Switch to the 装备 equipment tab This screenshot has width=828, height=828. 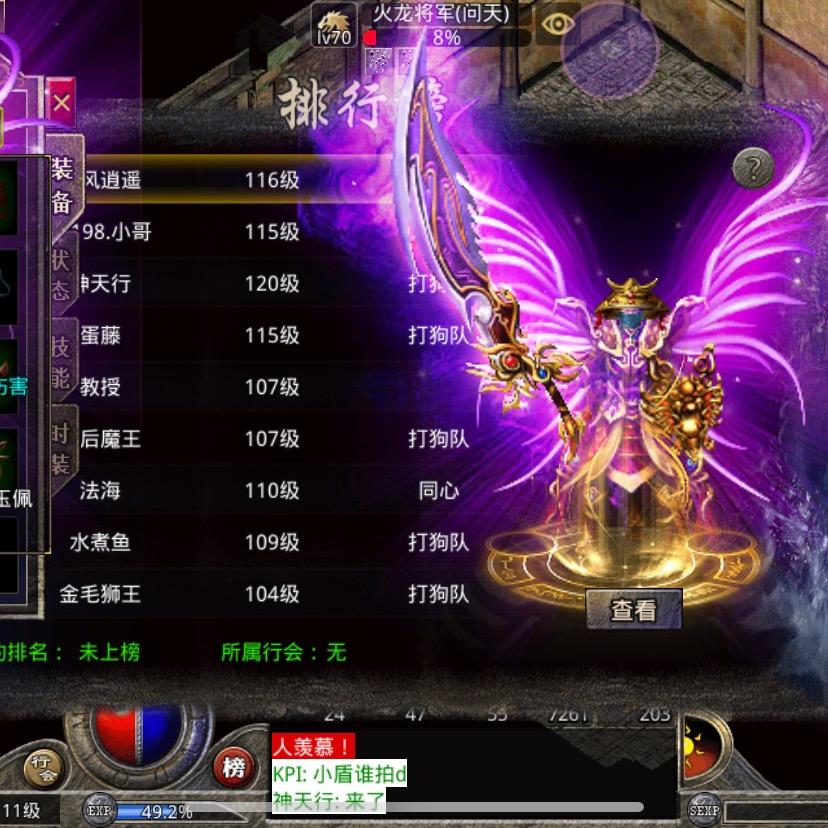coord(62,185)
